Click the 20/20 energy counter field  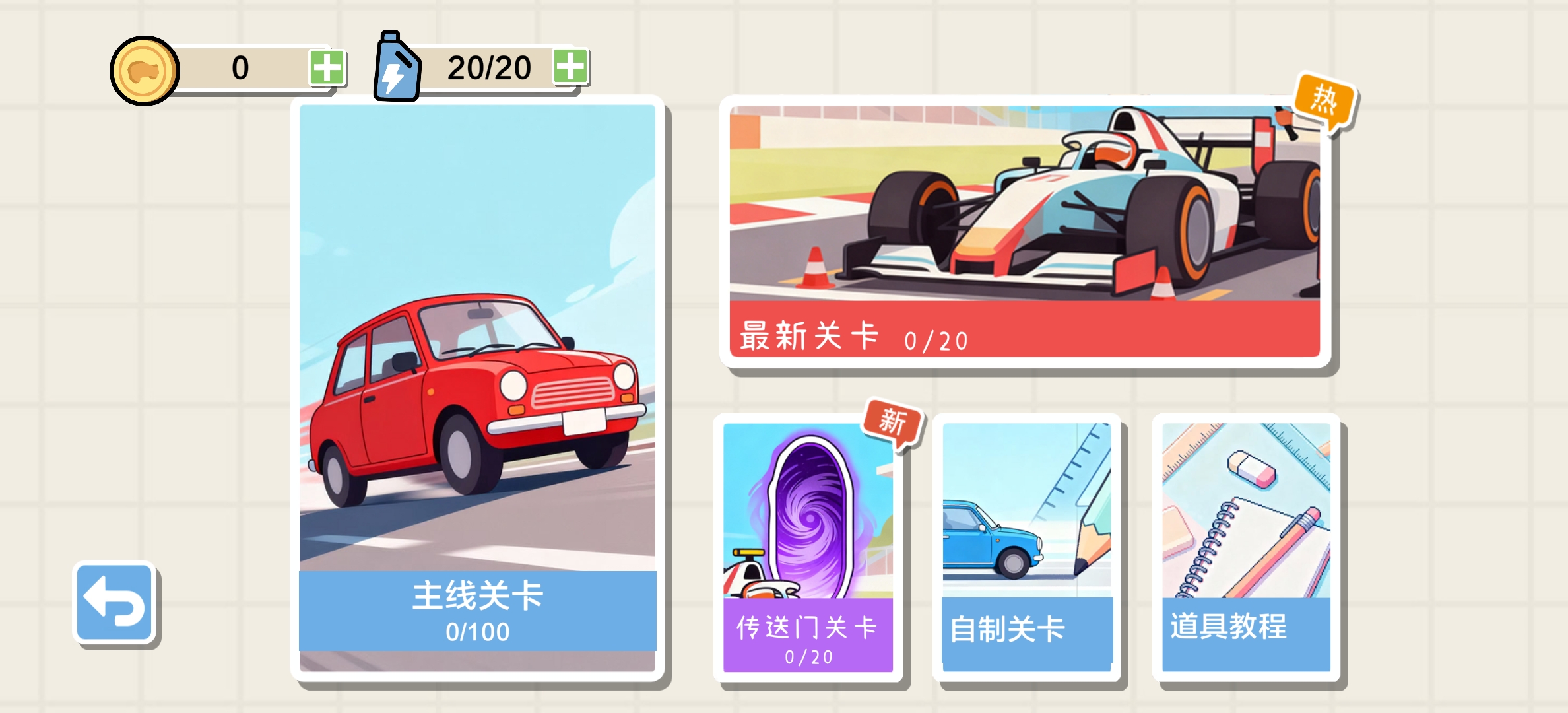pos(490,66)
